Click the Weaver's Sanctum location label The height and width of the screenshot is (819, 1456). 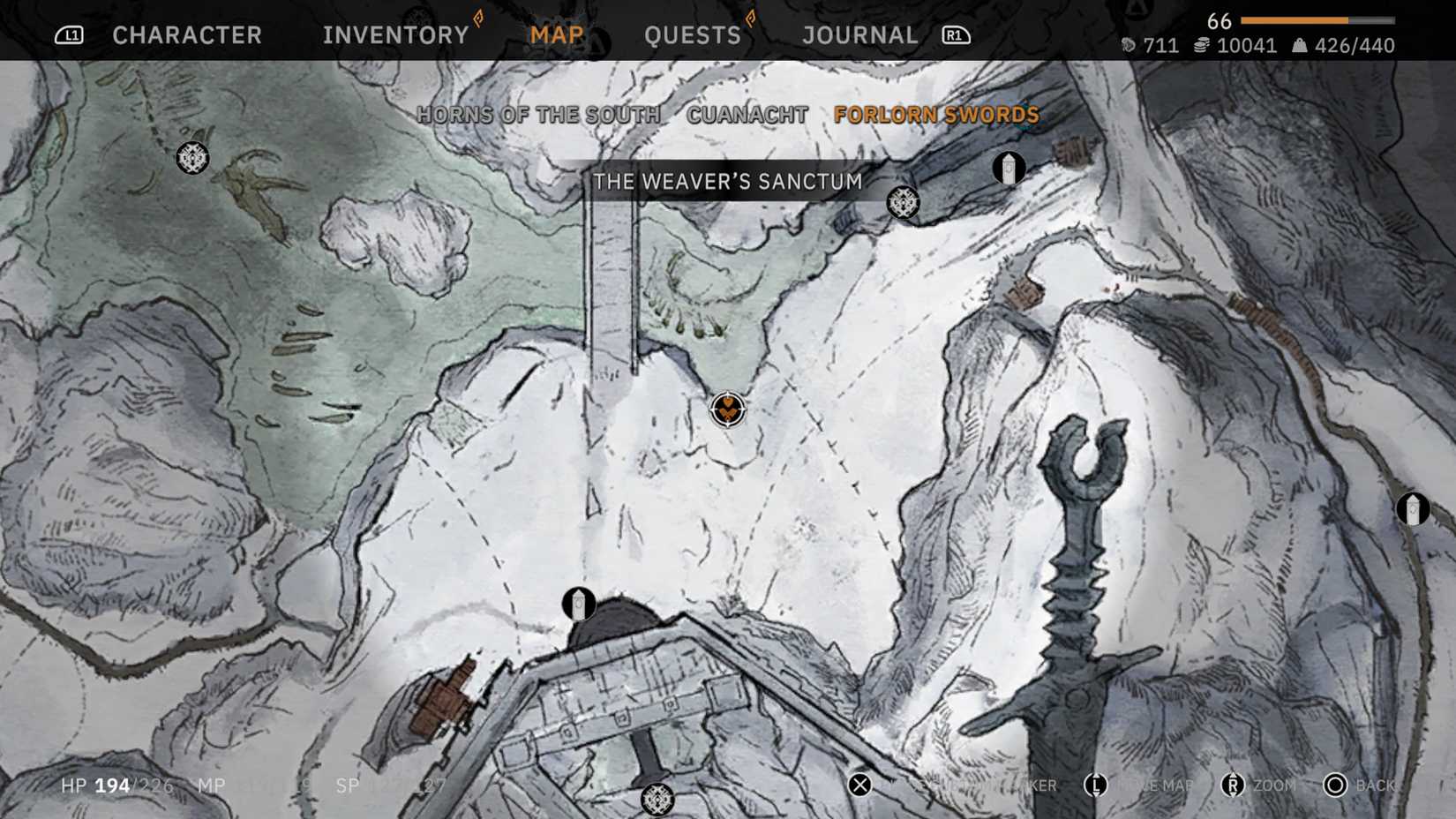point(727,182)
